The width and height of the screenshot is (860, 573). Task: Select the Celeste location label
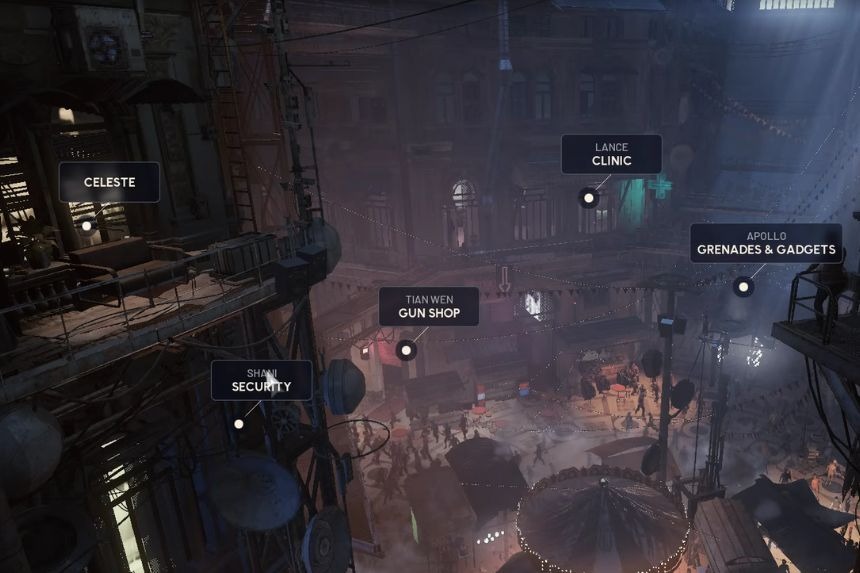pos(109,182)
